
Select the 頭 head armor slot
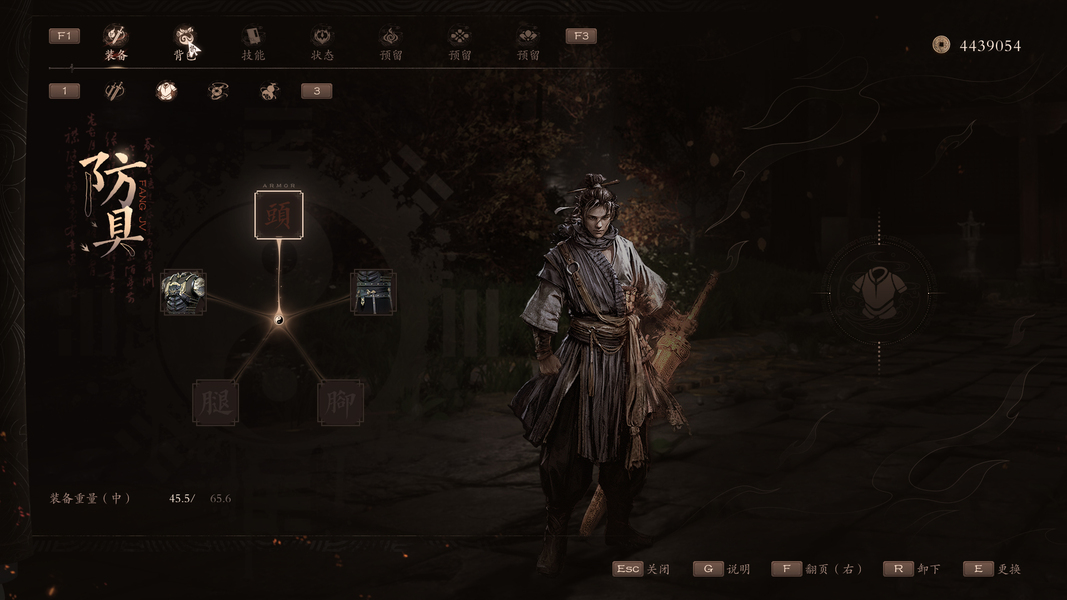(x=278, y=215)
